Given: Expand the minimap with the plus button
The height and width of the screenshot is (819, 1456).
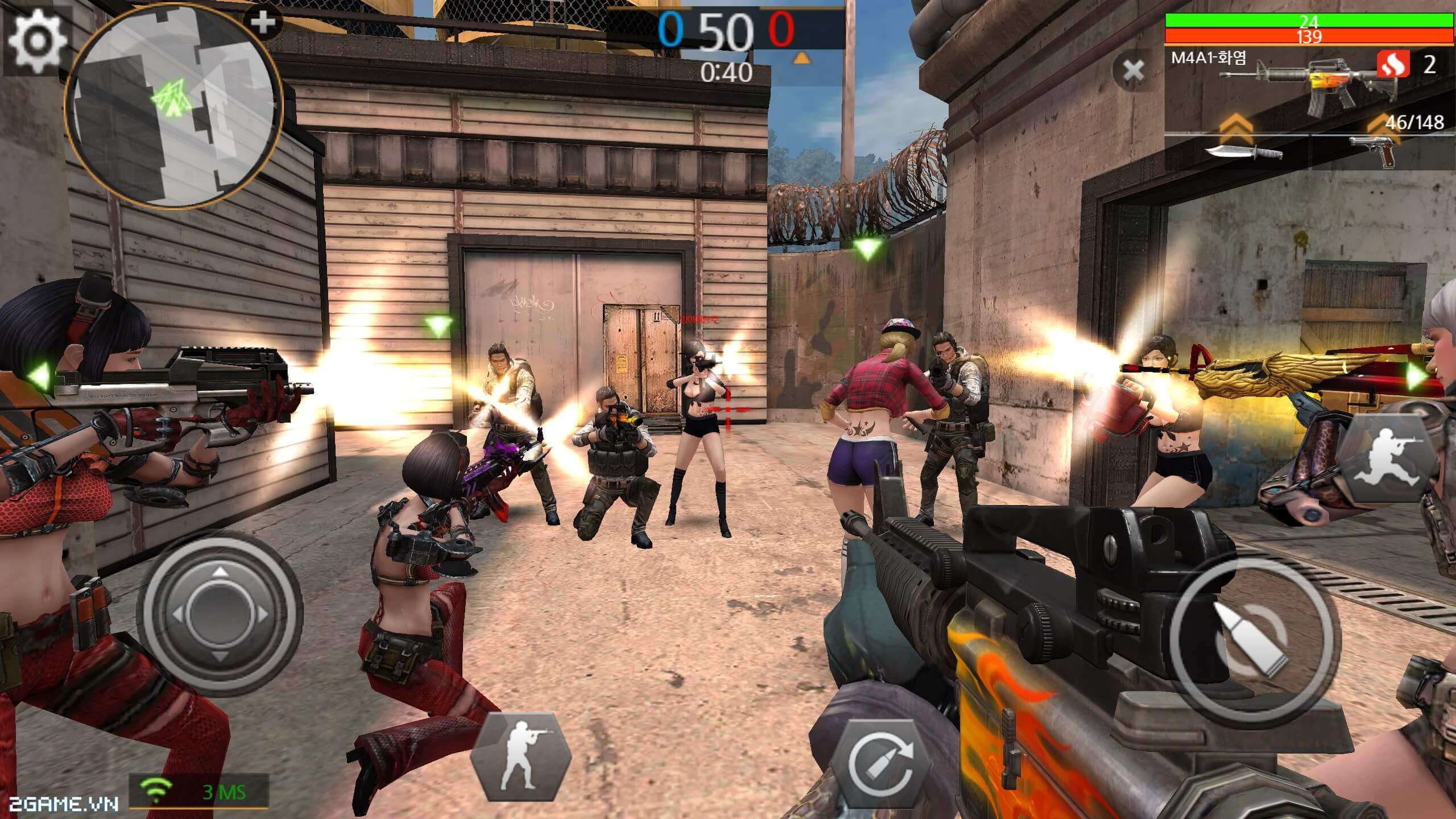Looking at the screenshot, I should coord(263,23).
